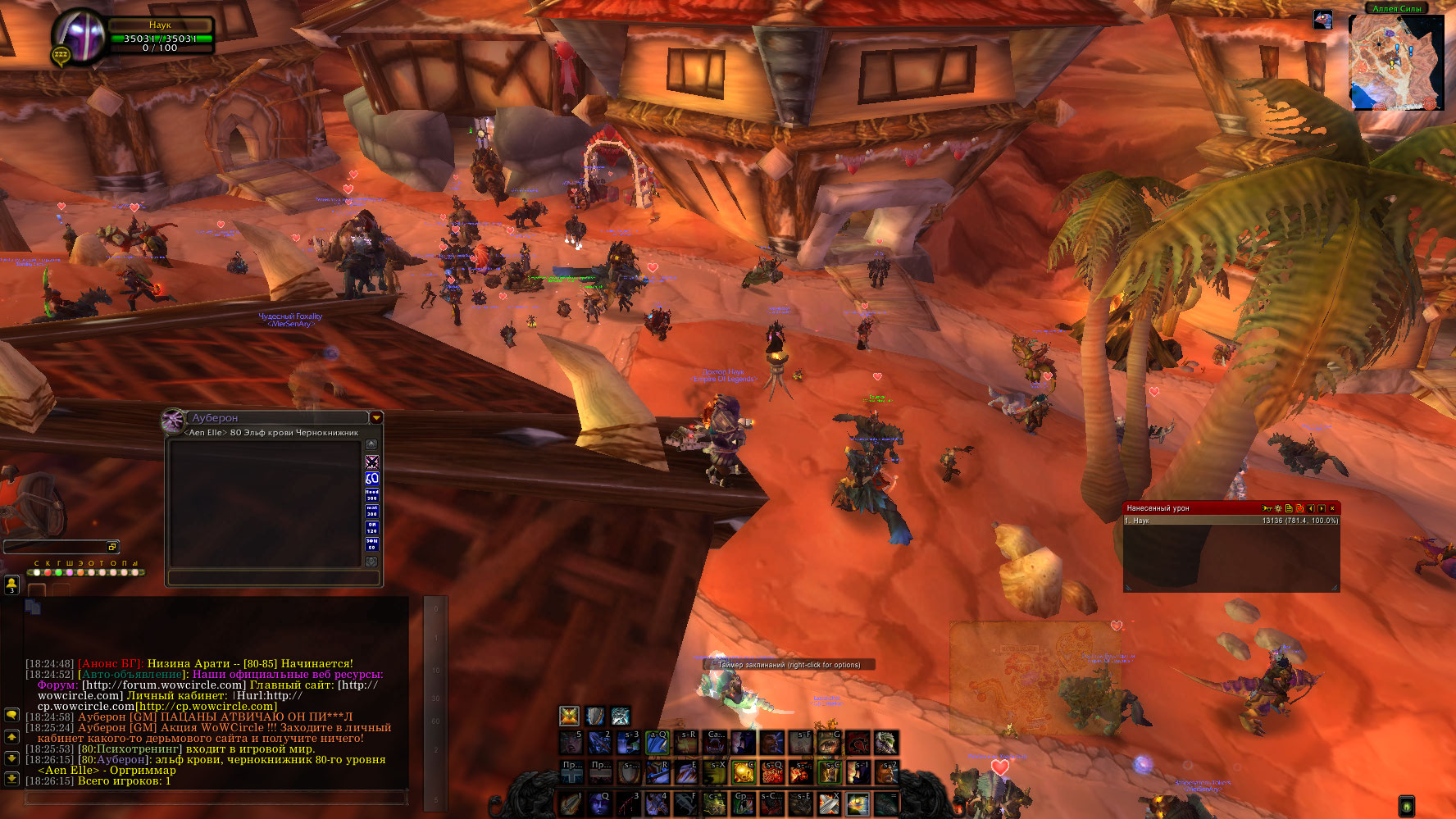Click the player portrait with helmet
The width and height of the screenshot is (1456, 819).
(x=79, y=35)
